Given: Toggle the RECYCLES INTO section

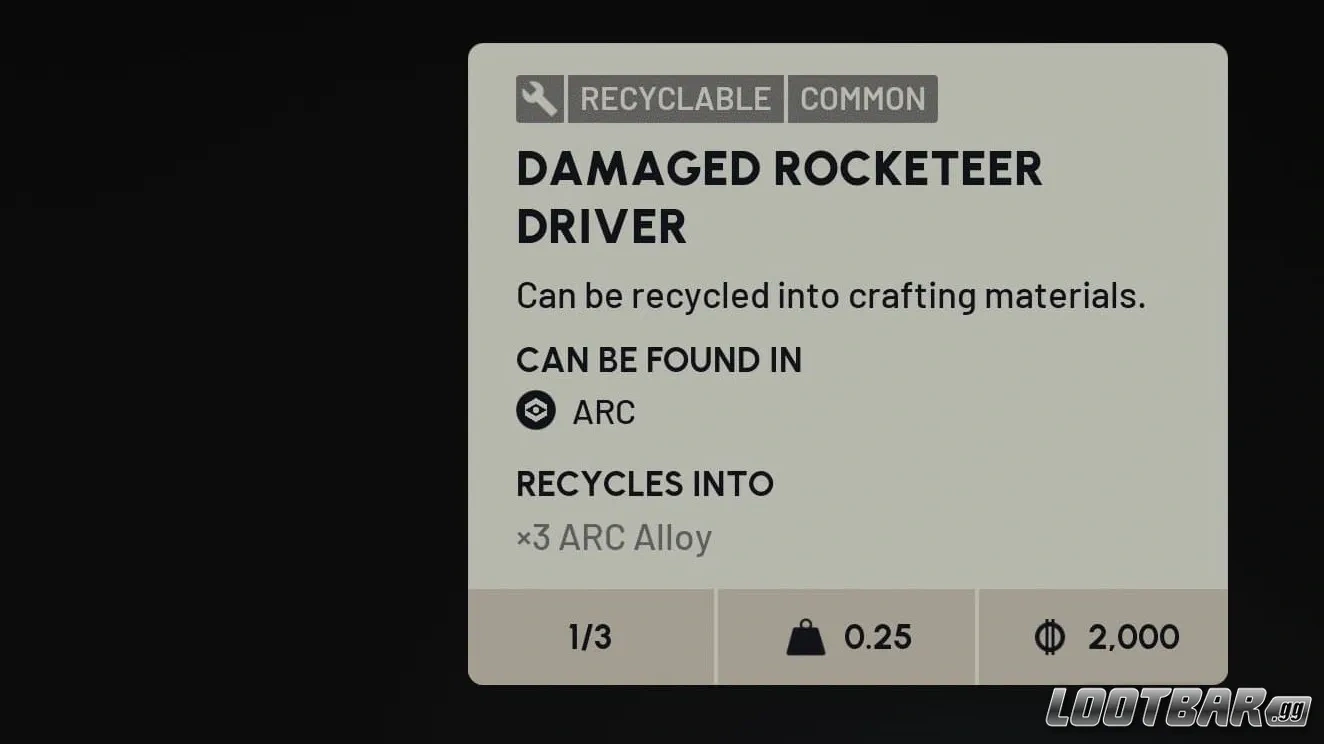Looking at the screenshot, I should (x=645, y=484).
